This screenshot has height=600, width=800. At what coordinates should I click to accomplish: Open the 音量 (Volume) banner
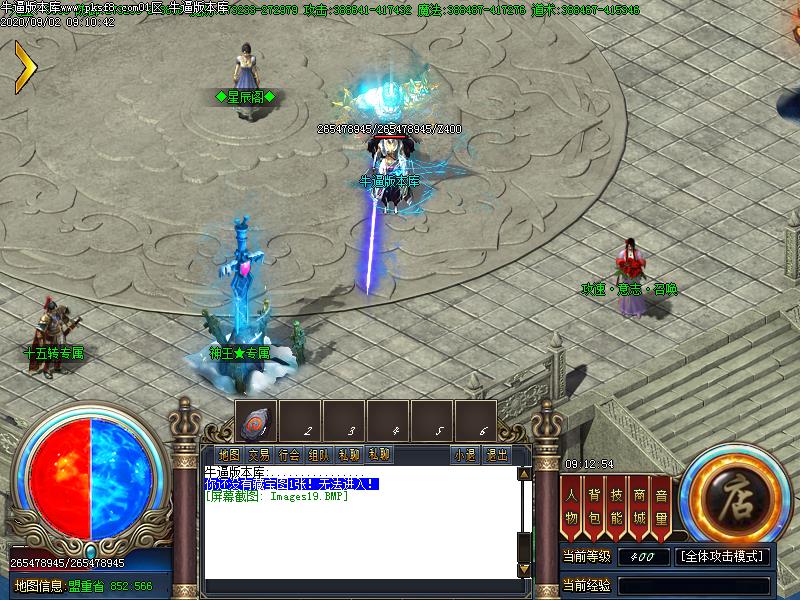click(x=661, y=504)
